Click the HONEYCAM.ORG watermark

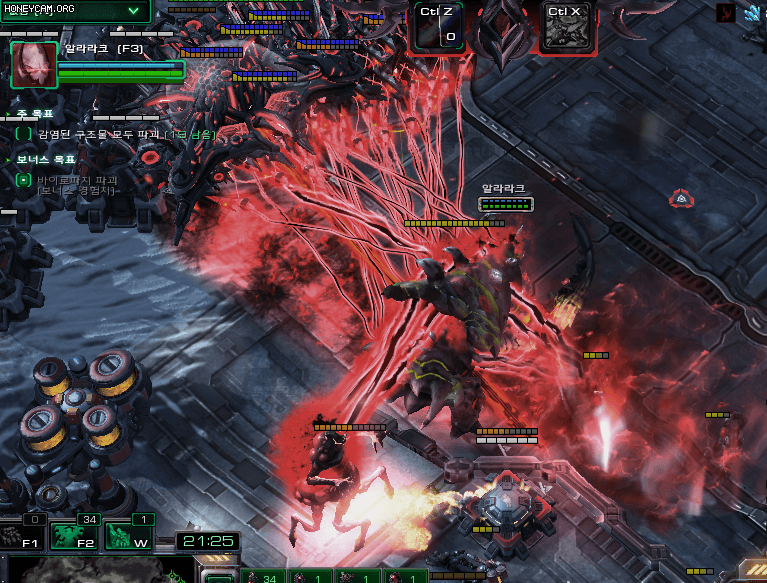click(38, 8)
